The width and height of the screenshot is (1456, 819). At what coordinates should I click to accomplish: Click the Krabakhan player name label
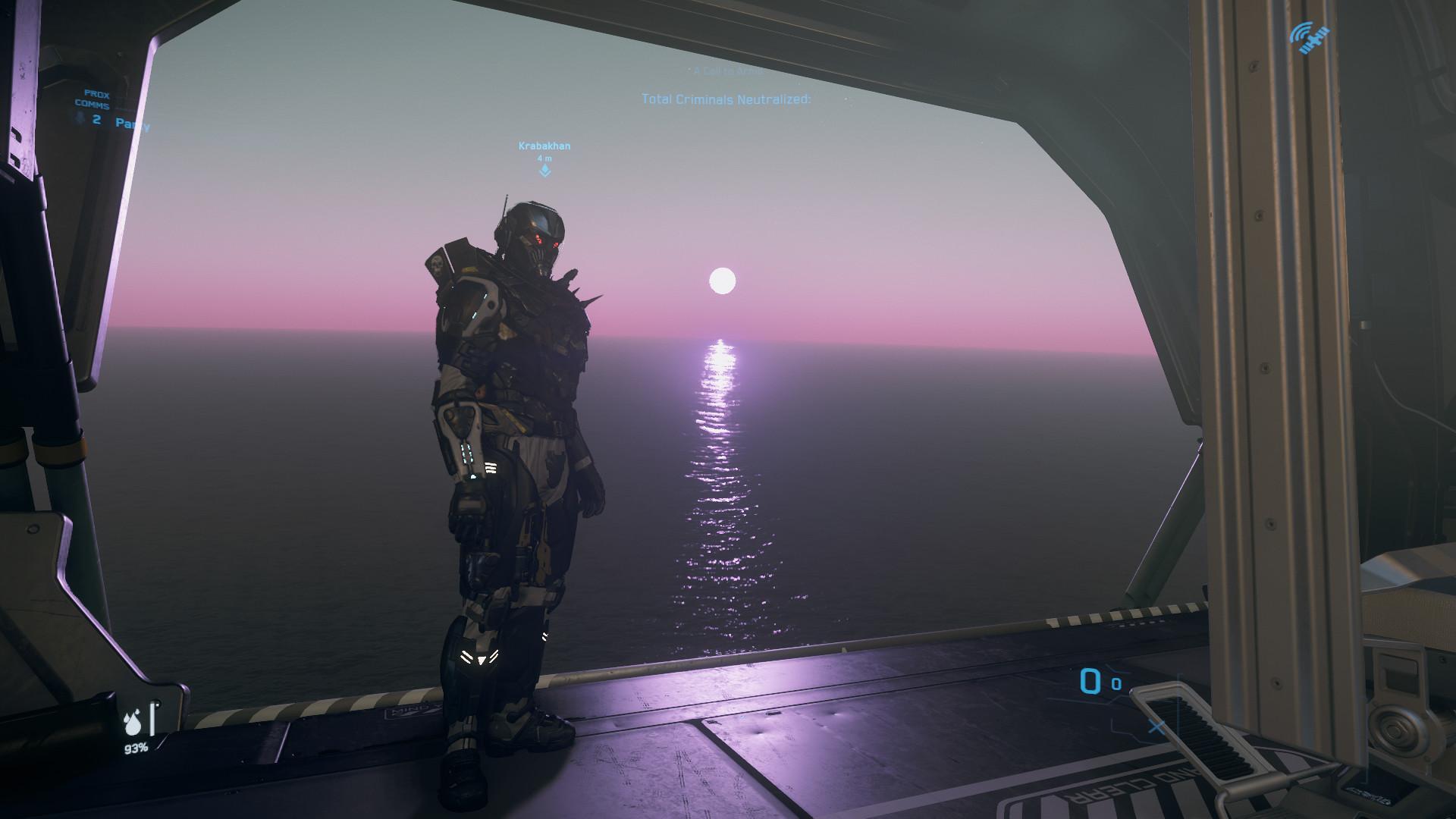(x=544, y=146)
